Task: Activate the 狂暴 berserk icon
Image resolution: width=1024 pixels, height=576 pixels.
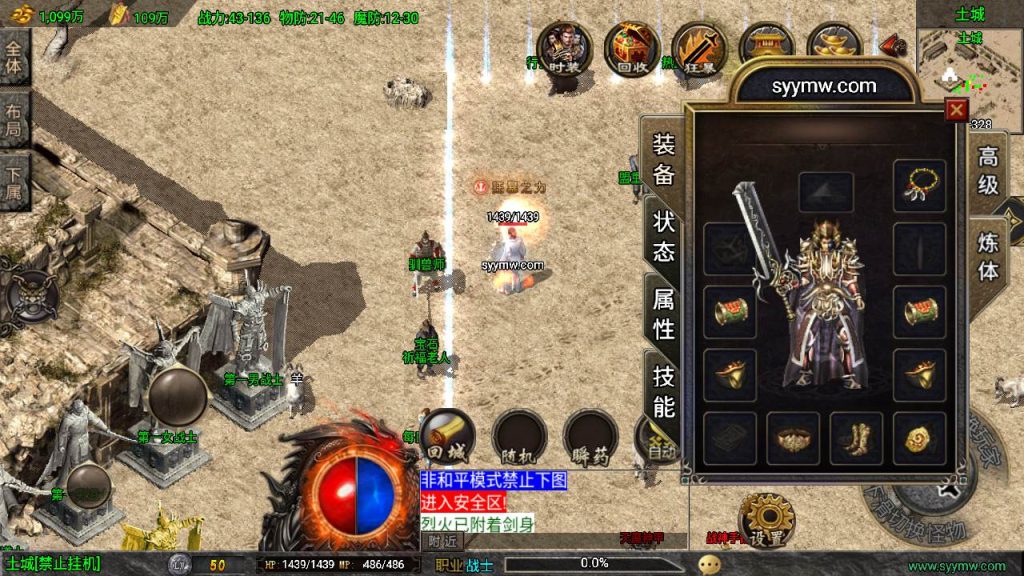Action: [699, 47]
